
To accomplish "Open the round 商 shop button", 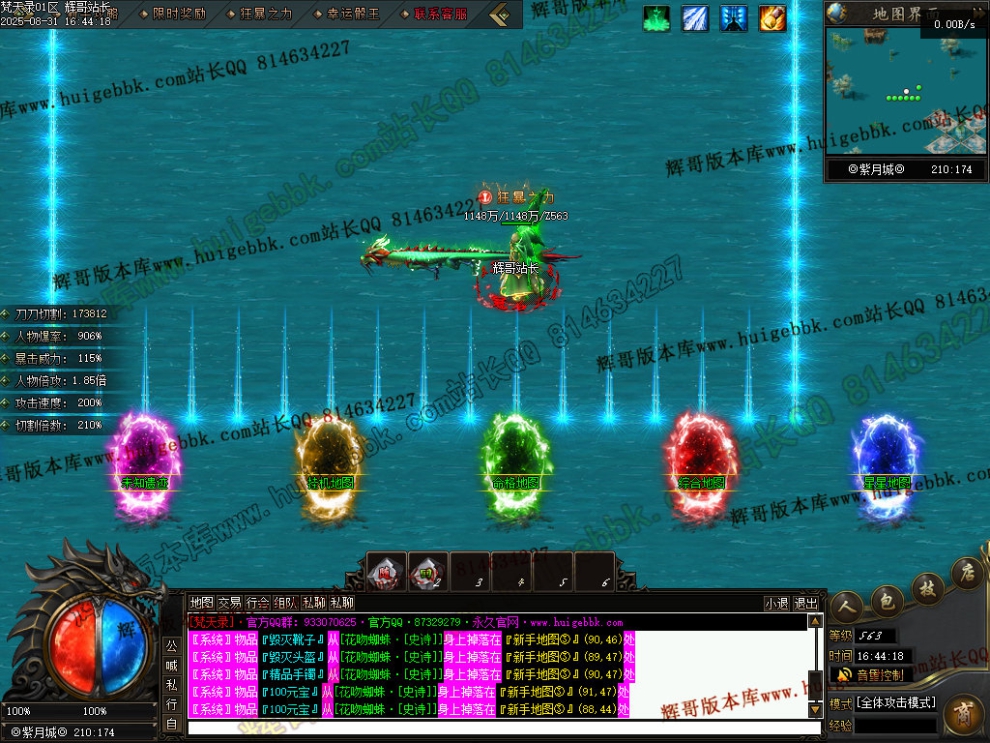I will click(x=963, y=714).
